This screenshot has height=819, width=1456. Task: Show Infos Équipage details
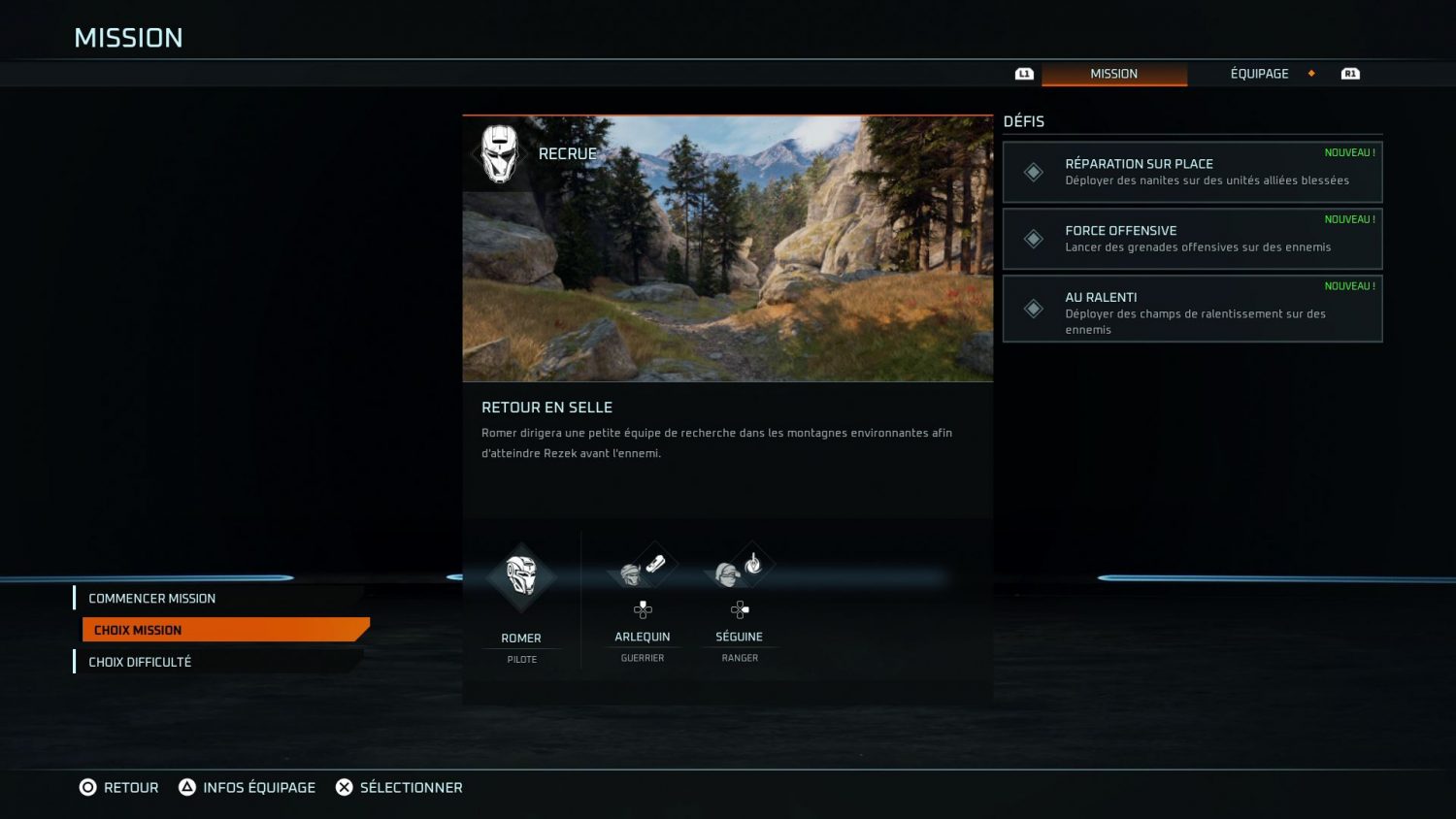(248, 787)
